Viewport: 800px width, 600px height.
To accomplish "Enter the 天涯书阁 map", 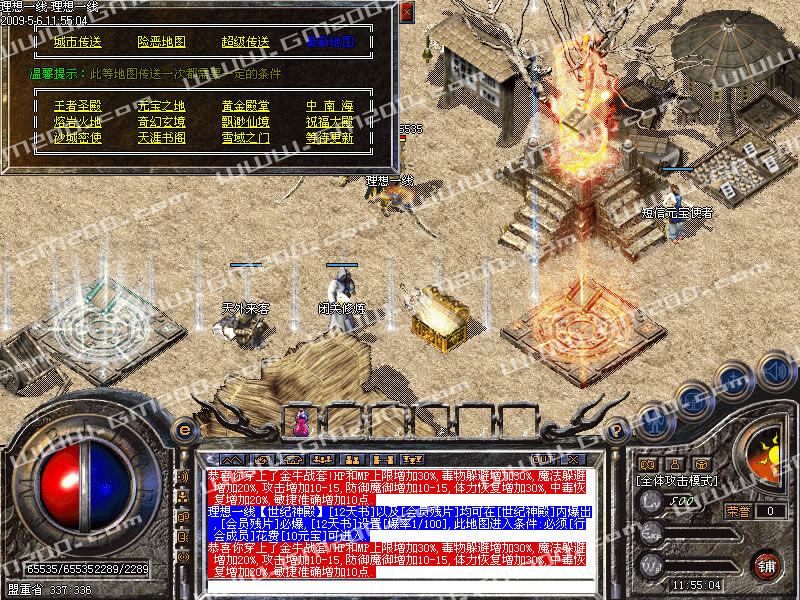I will click(x=161, y=137).
